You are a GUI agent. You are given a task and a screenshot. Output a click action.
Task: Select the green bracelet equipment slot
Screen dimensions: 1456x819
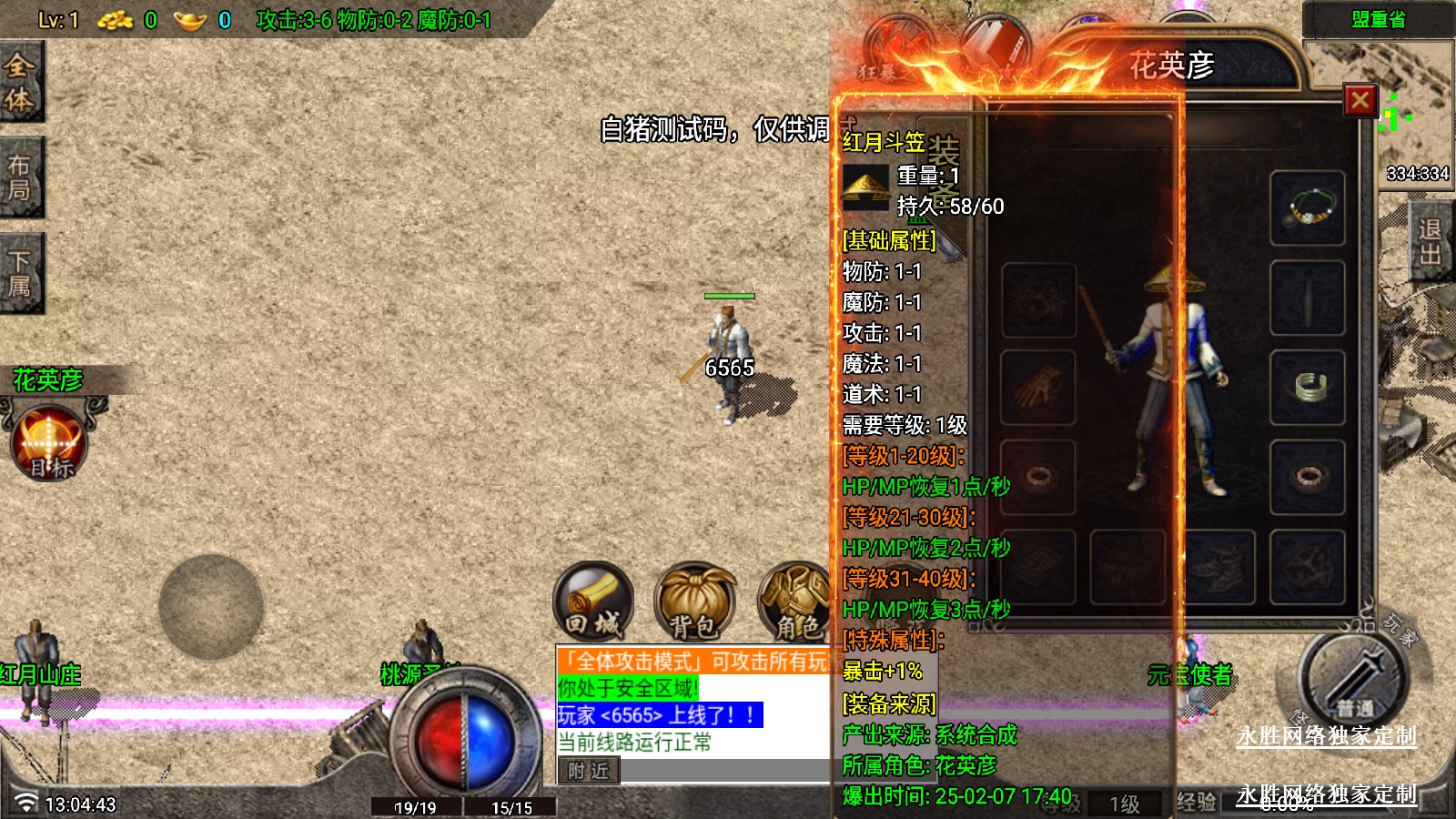[1308, 387]
